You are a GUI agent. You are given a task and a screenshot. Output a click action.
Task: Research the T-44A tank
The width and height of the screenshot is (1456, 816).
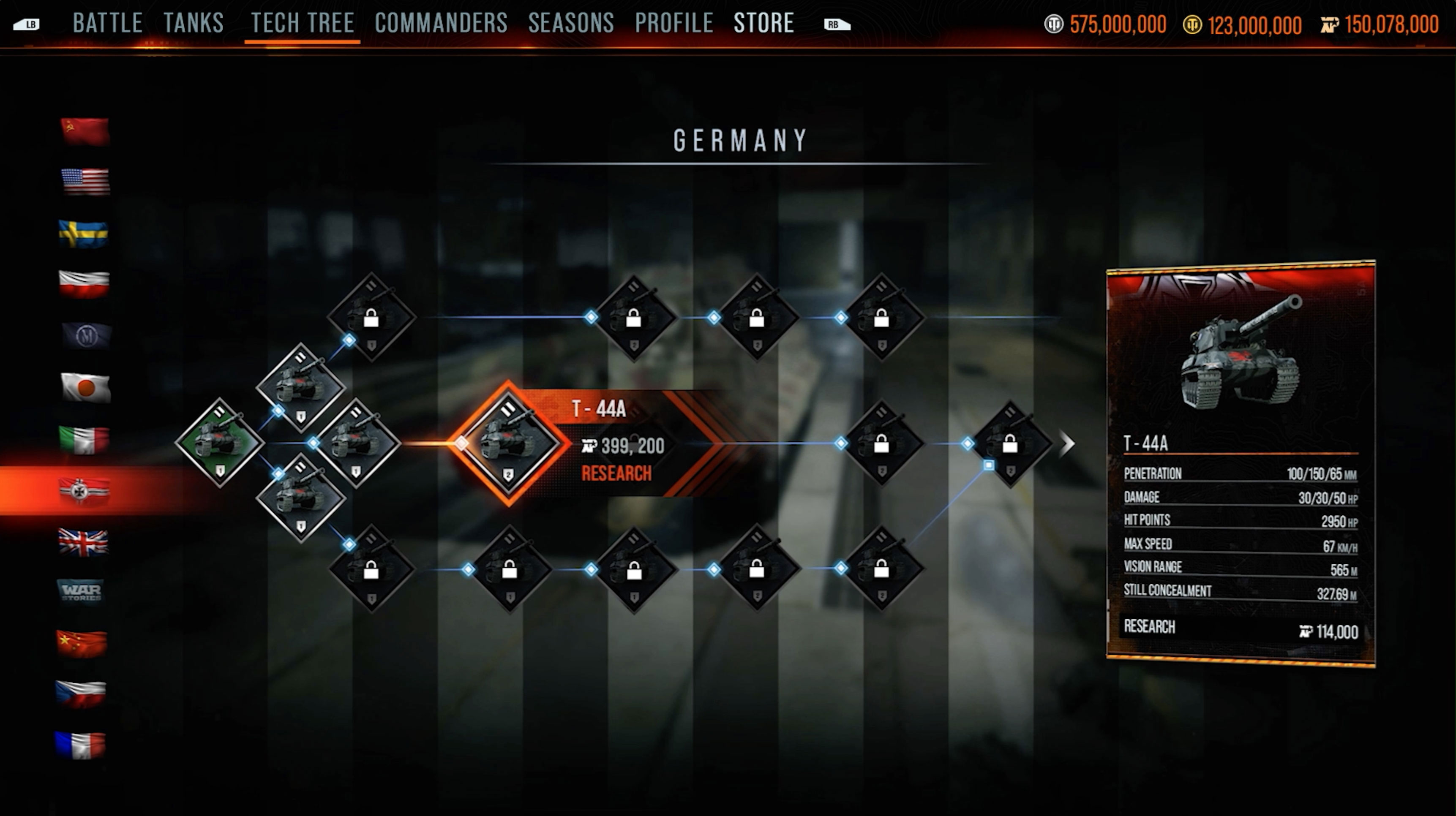(616, 473)
